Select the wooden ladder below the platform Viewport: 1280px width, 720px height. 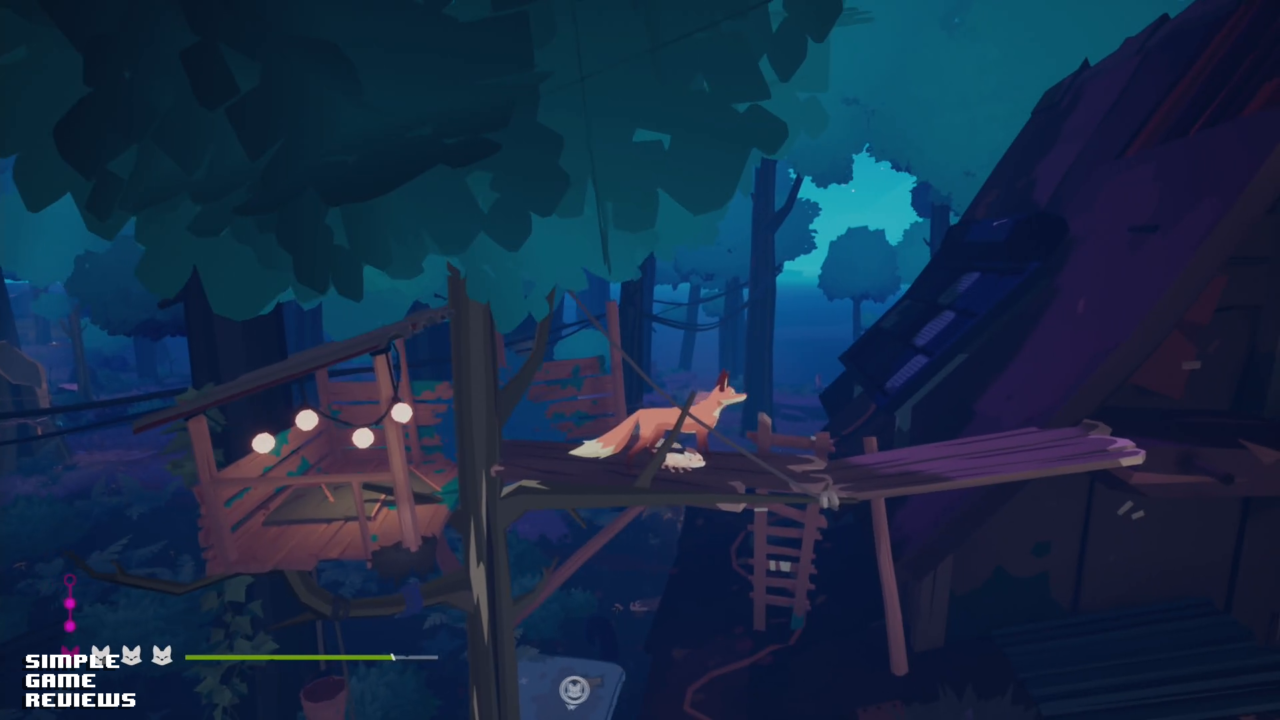(x=780, y=555)
